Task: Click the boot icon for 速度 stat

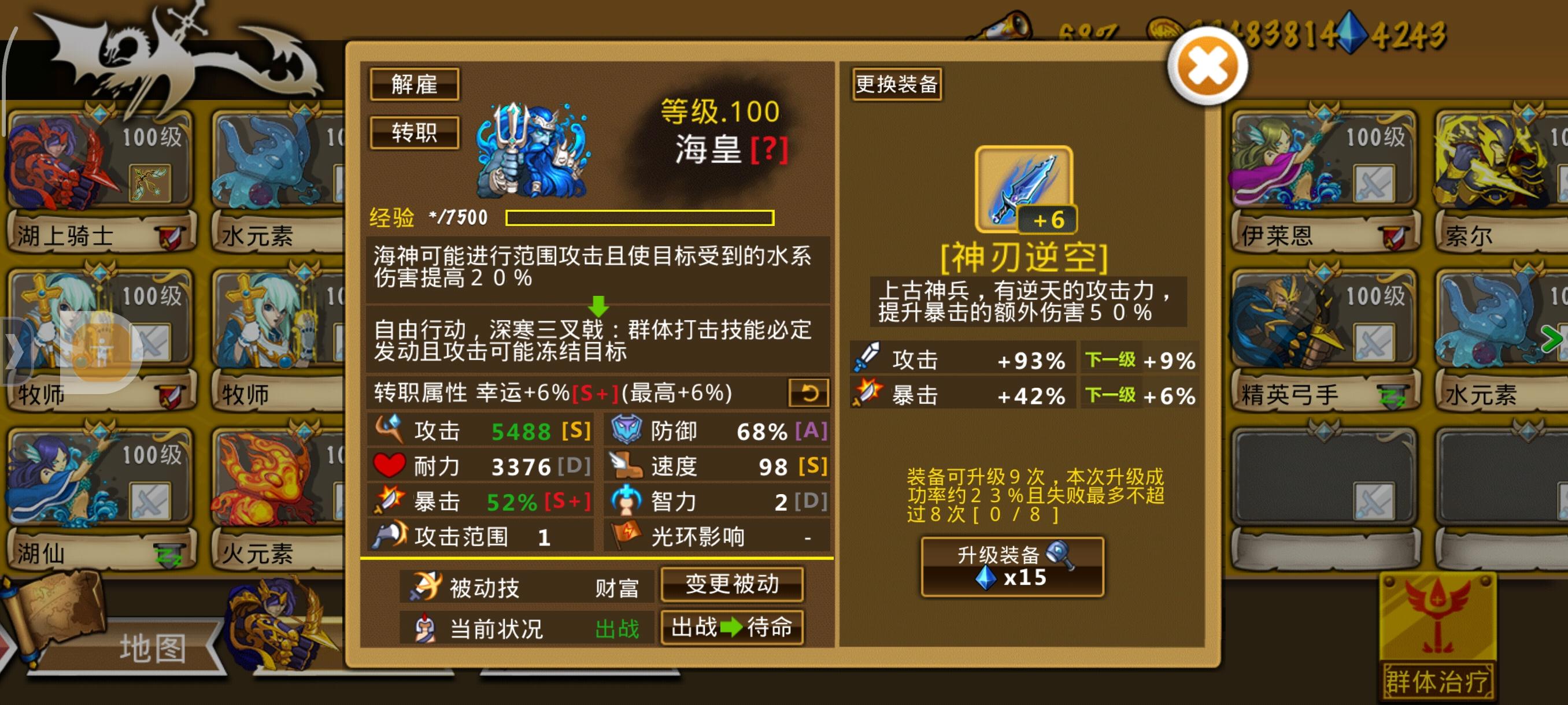Action: pos(626,466)
